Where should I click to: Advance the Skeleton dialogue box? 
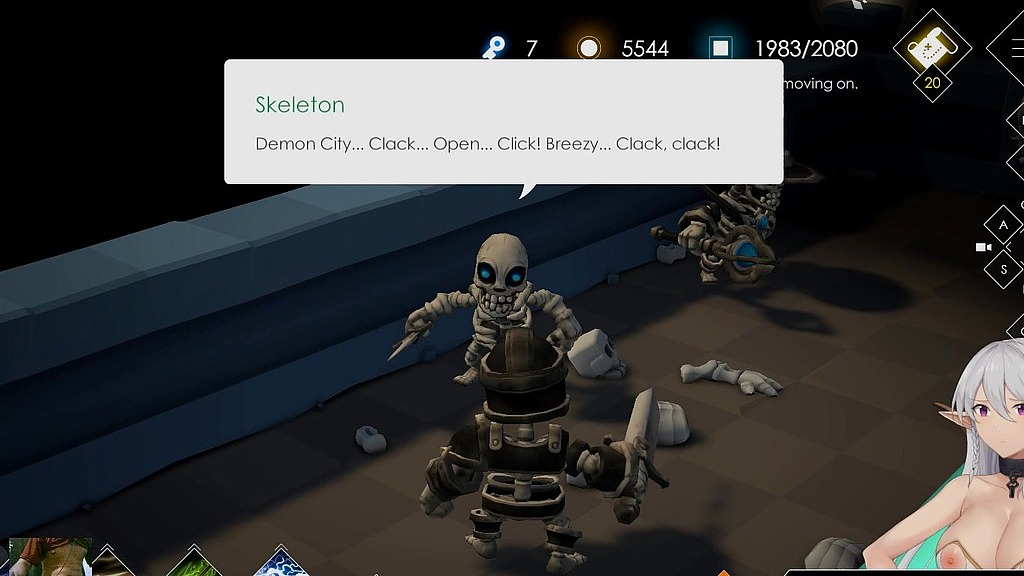[503, 122]
